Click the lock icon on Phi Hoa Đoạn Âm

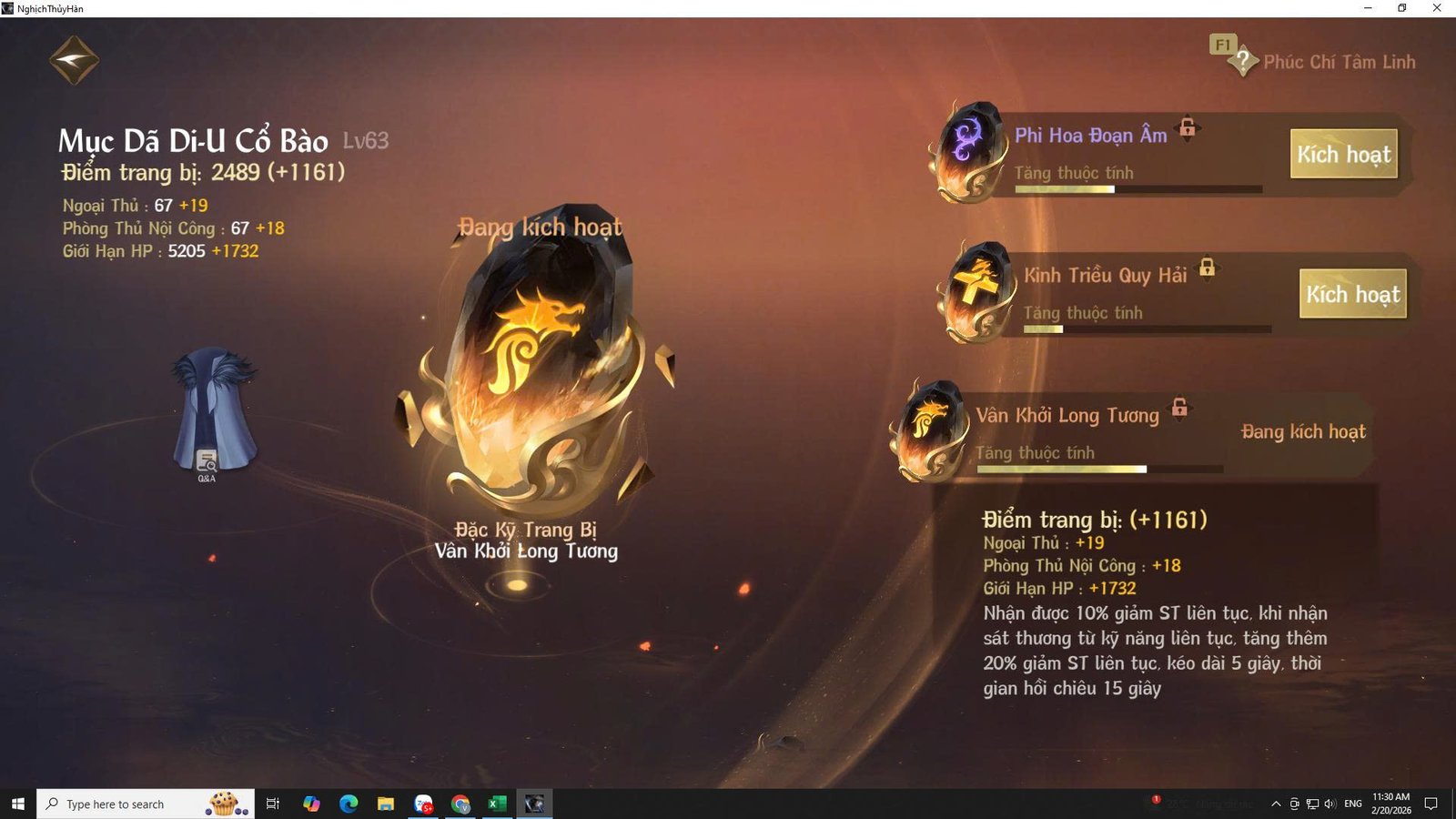click(x=1188, y=129)
